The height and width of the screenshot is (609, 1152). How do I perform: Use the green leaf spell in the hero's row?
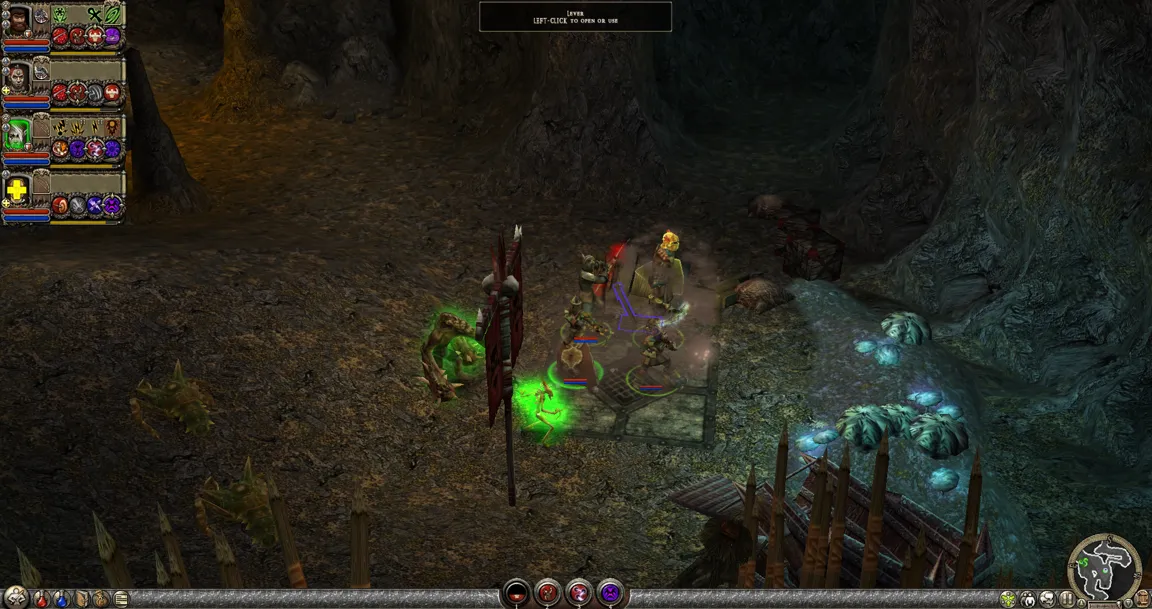[x=112, y=15]
